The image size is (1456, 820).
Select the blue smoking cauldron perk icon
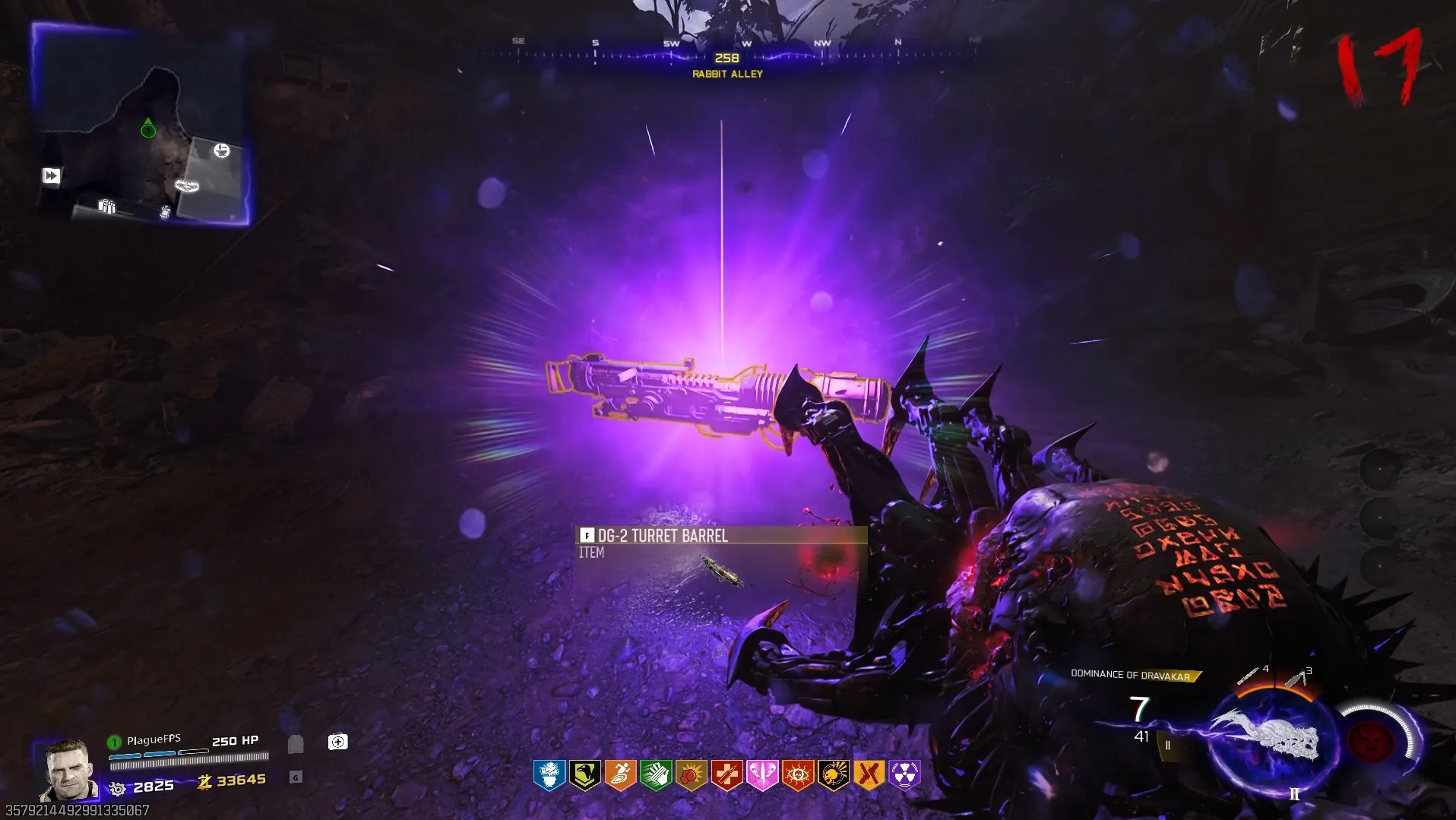coord(549,775)
